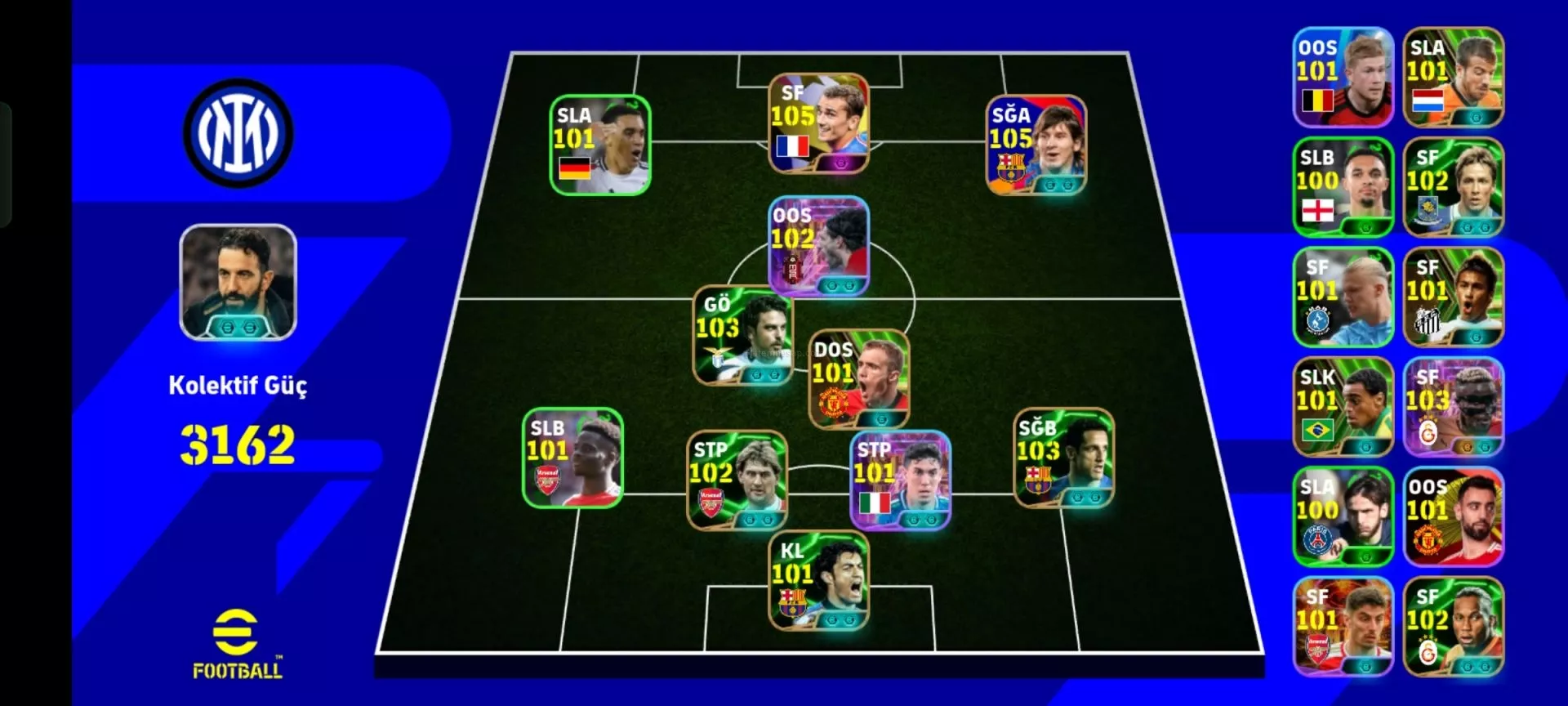Pick the SLB 101 Arsenal left back

(572, 458)
